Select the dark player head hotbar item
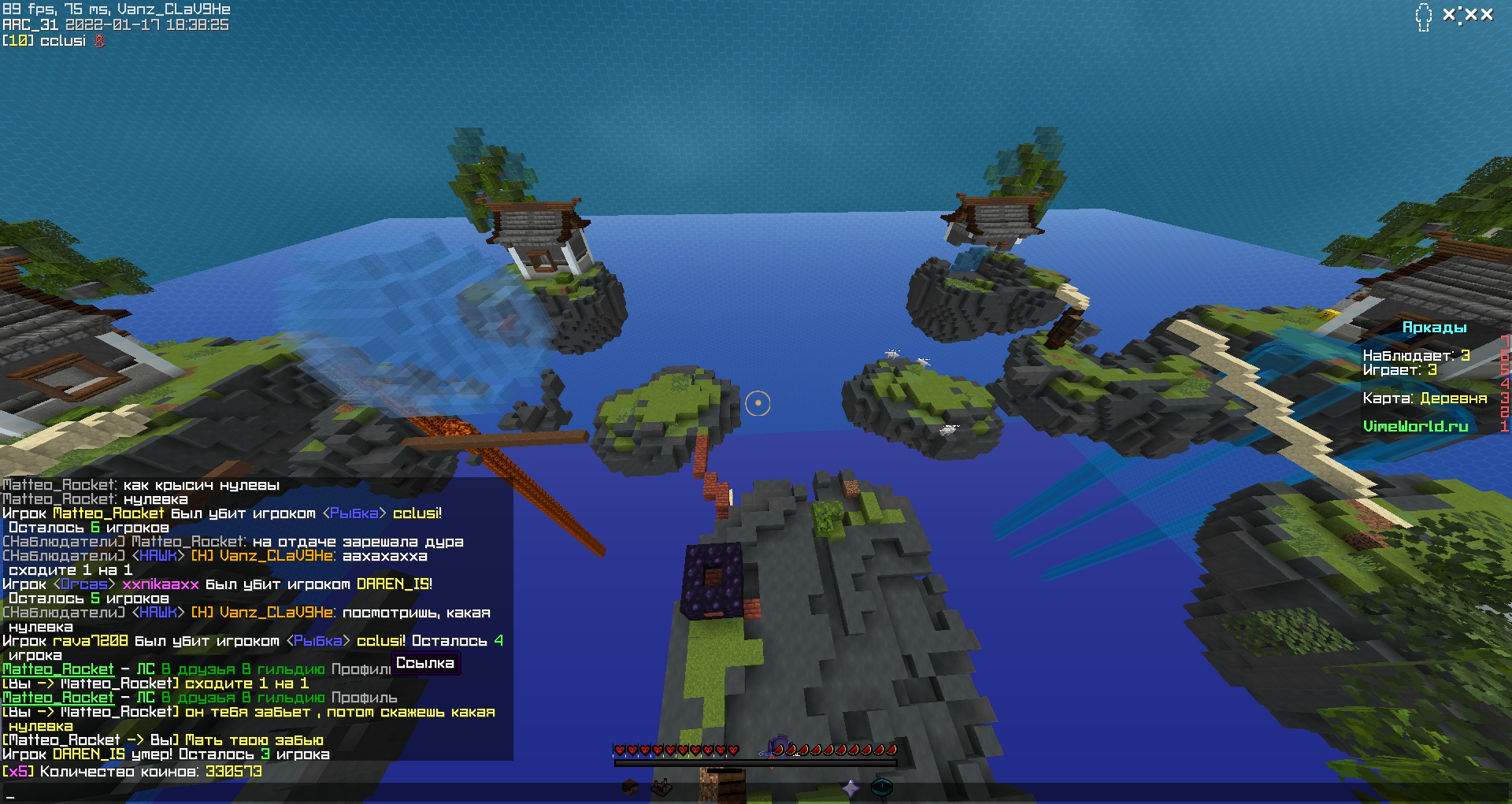This screenshot has width=1512, height=804. point(630,787)
